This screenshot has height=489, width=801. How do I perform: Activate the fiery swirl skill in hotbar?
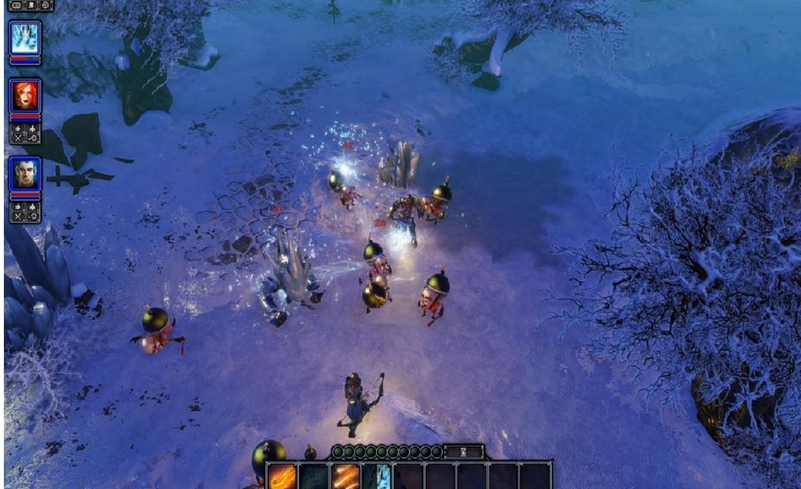[283, 476]
